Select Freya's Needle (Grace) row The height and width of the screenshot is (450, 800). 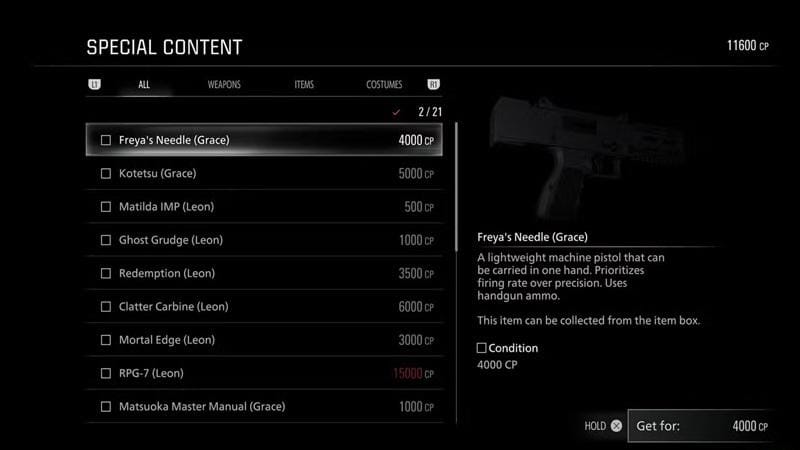tap(264, 140)
